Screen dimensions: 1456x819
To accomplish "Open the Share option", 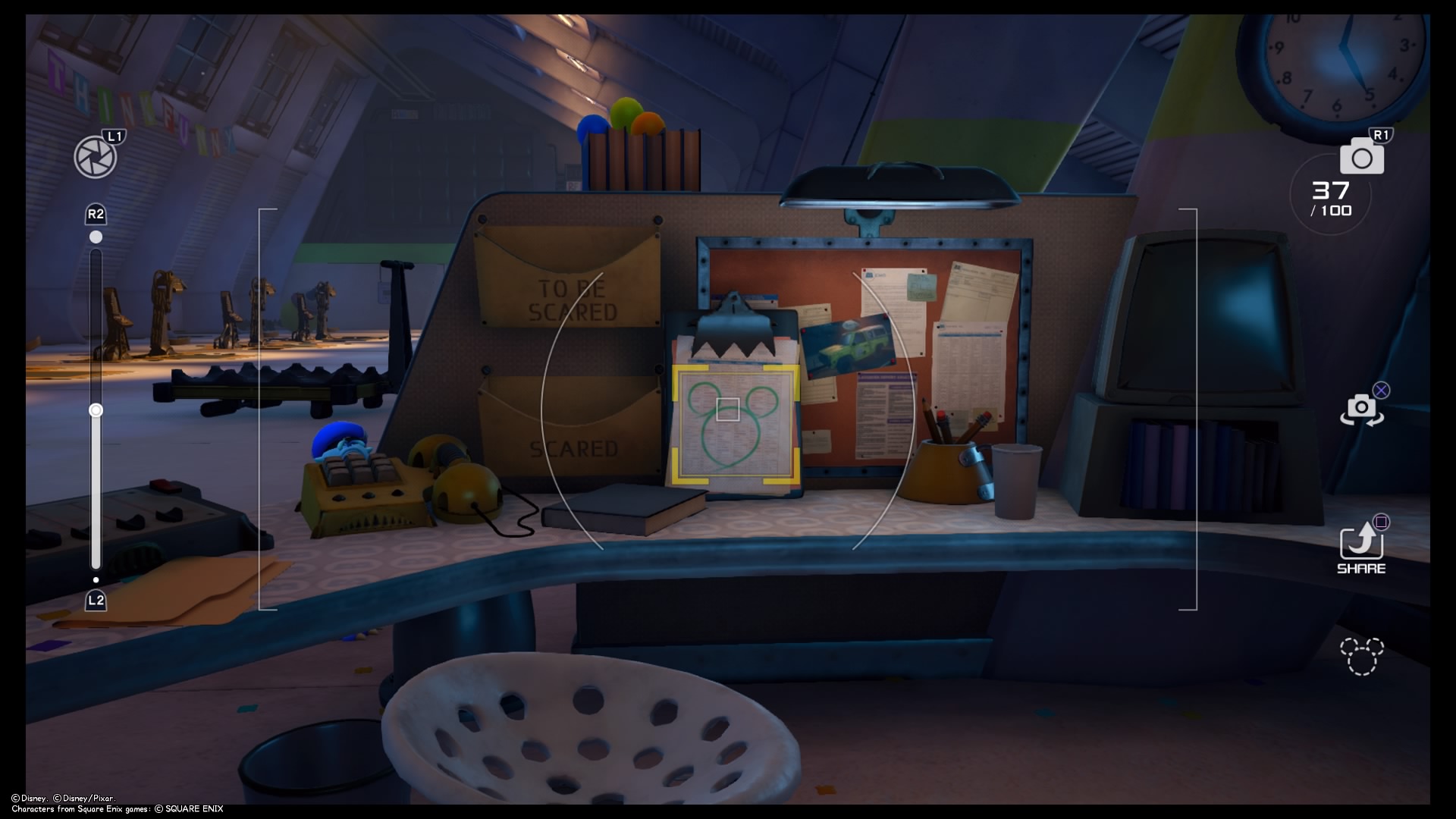I will tap(1361, 546).
